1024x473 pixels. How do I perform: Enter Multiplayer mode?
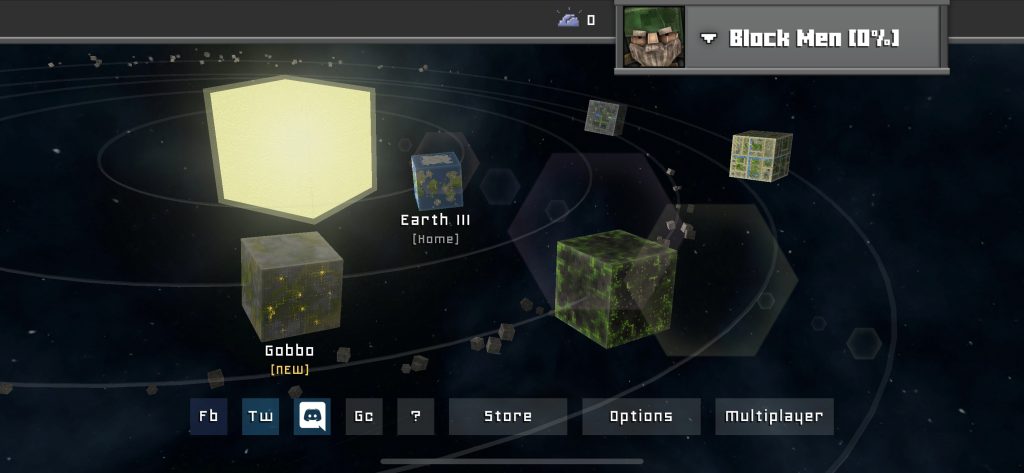coord(774,416)
